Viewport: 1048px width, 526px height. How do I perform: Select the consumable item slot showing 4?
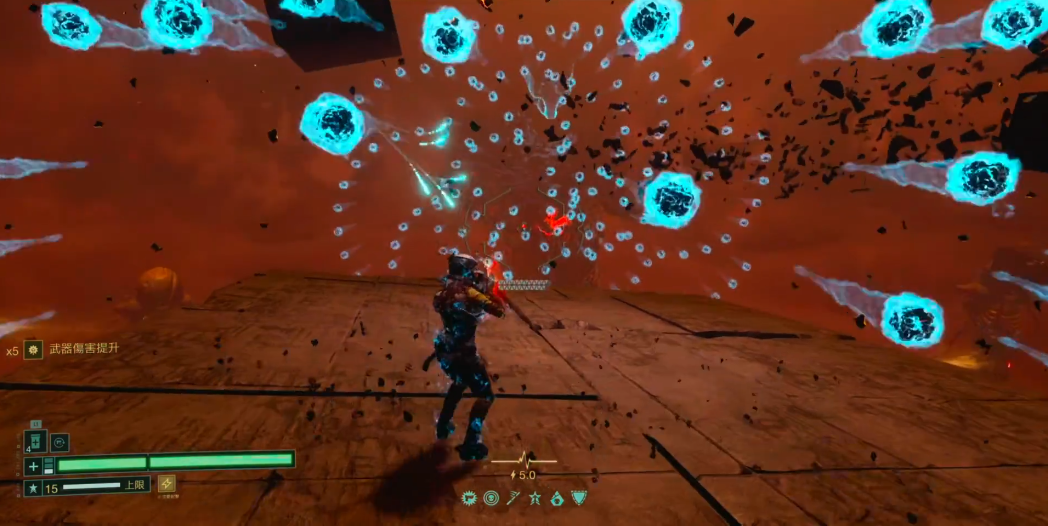tap(35, 441)
